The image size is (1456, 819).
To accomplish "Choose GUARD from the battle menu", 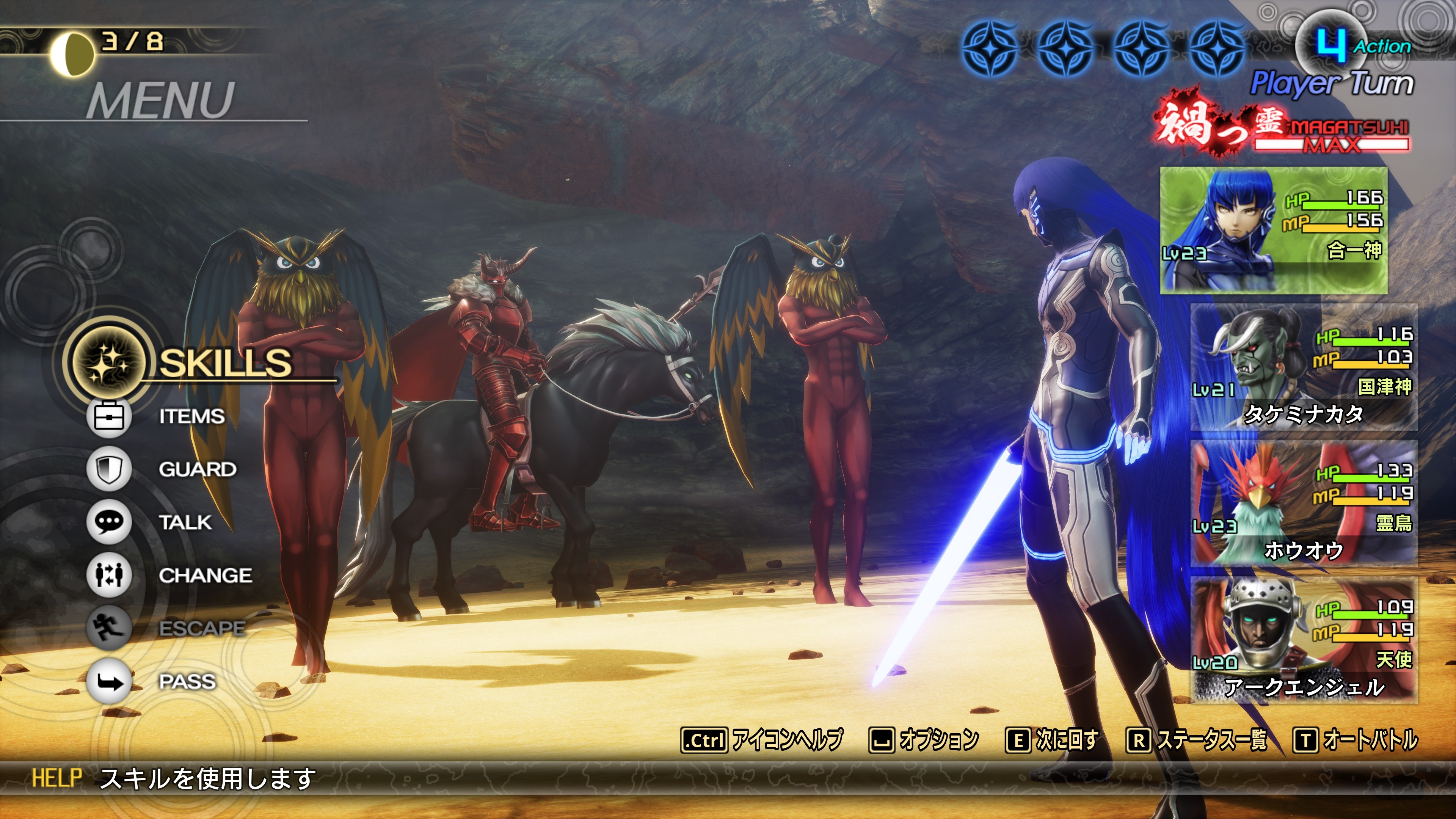I will 197,469.
